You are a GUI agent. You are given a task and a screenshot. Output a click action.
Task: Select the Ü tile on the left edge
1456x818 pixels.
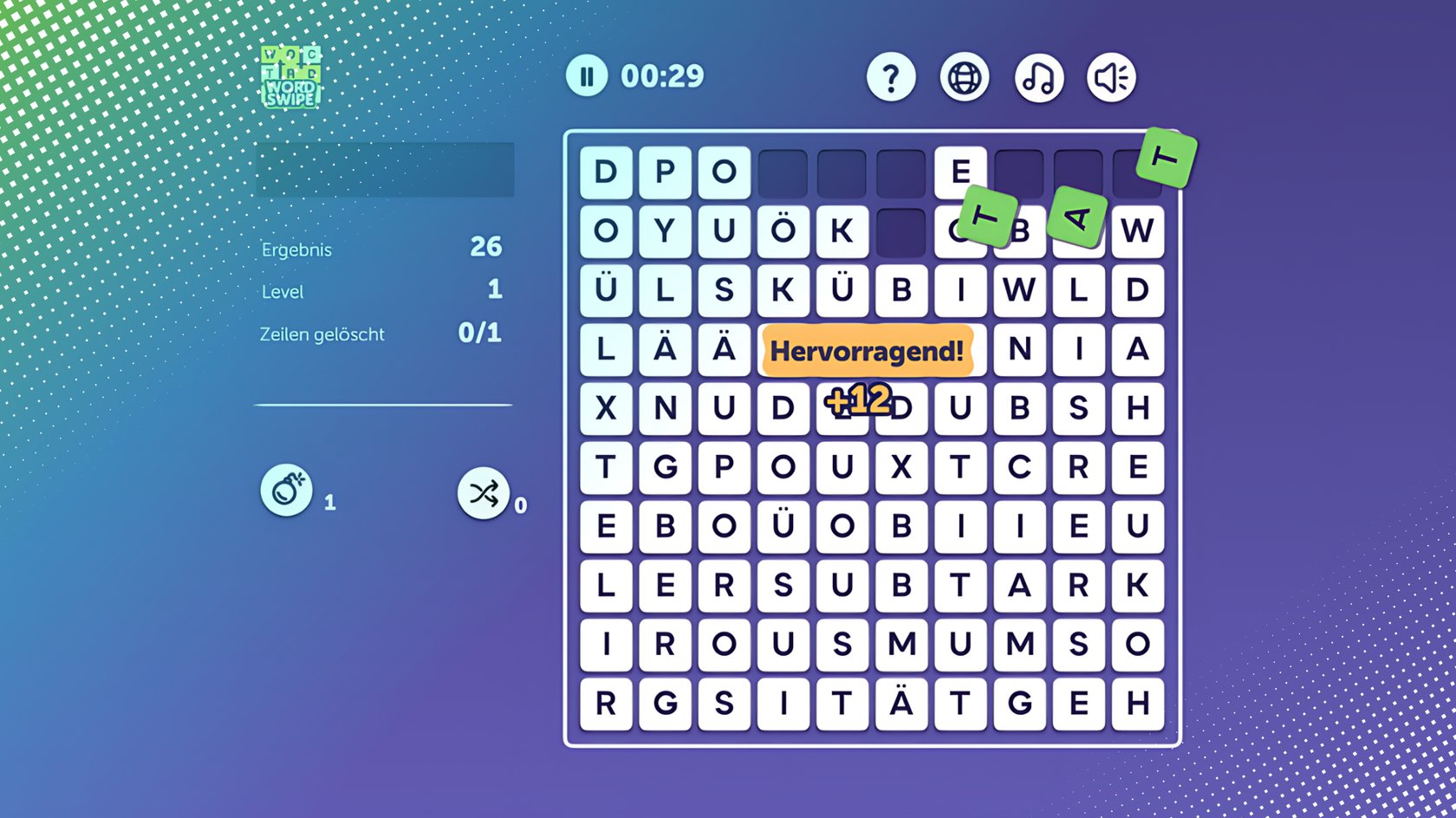[607, 290]
